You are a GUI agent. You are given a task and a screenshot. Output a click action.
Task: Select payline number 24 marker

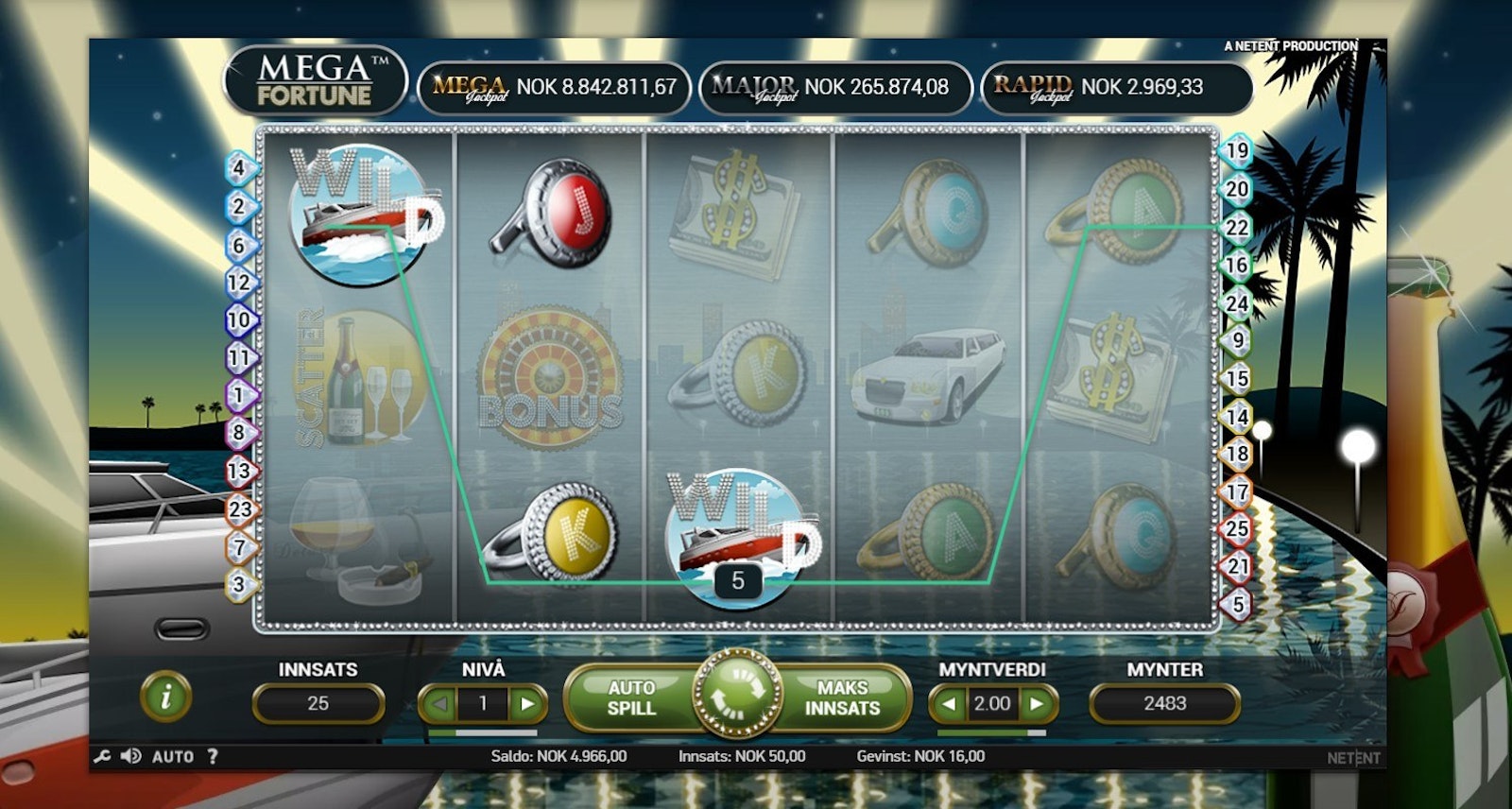[x=1237, y=303]
